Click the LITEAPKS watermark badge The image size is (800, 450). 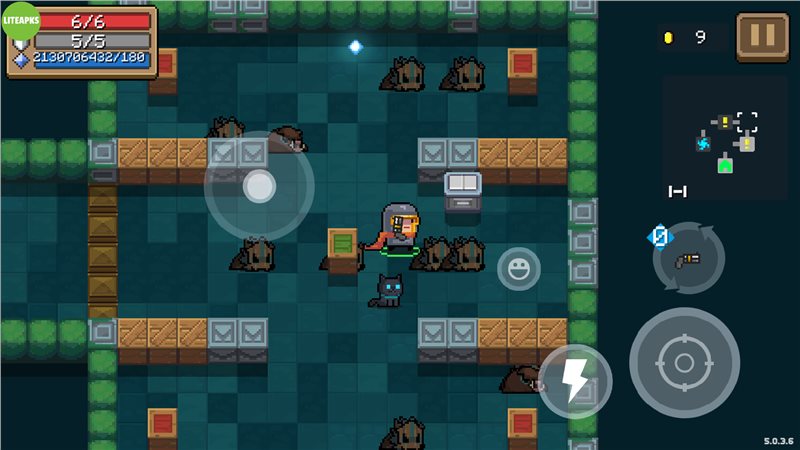tap(20, 20)
